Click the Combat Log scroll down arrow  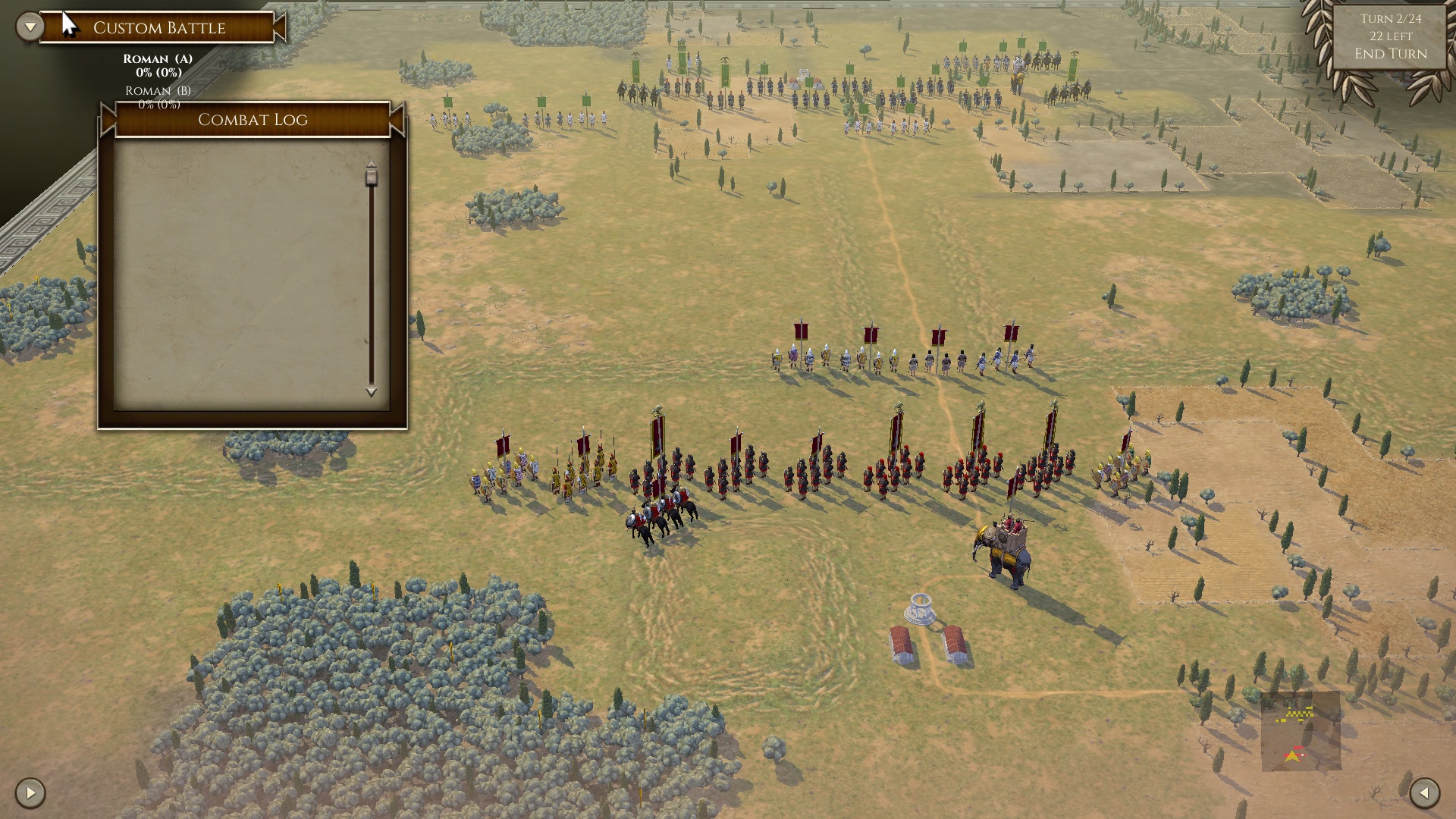[372, 392]
